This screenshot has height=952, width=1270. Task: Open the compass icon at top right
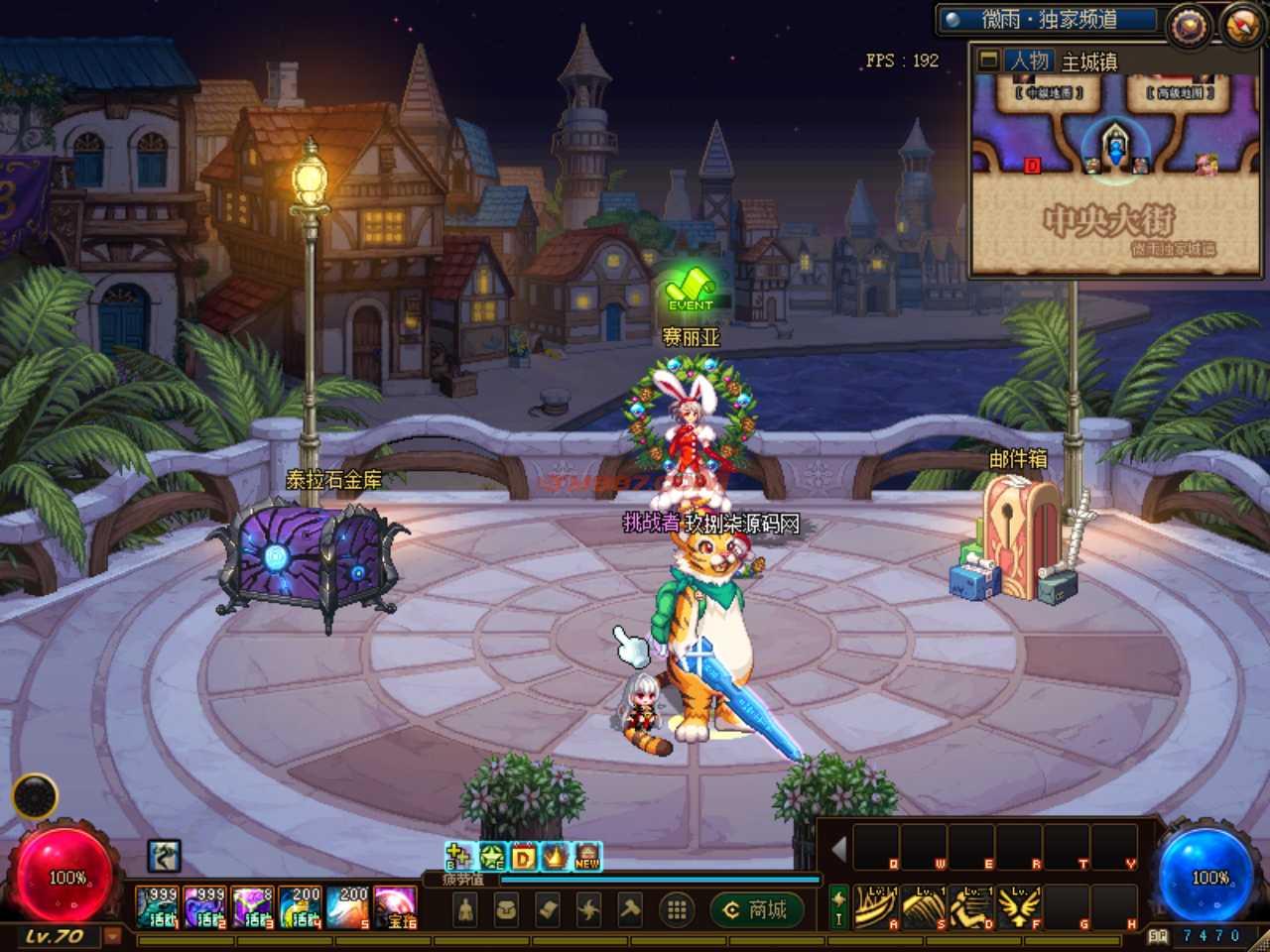pyautogui.click(x=1242, y=25)
